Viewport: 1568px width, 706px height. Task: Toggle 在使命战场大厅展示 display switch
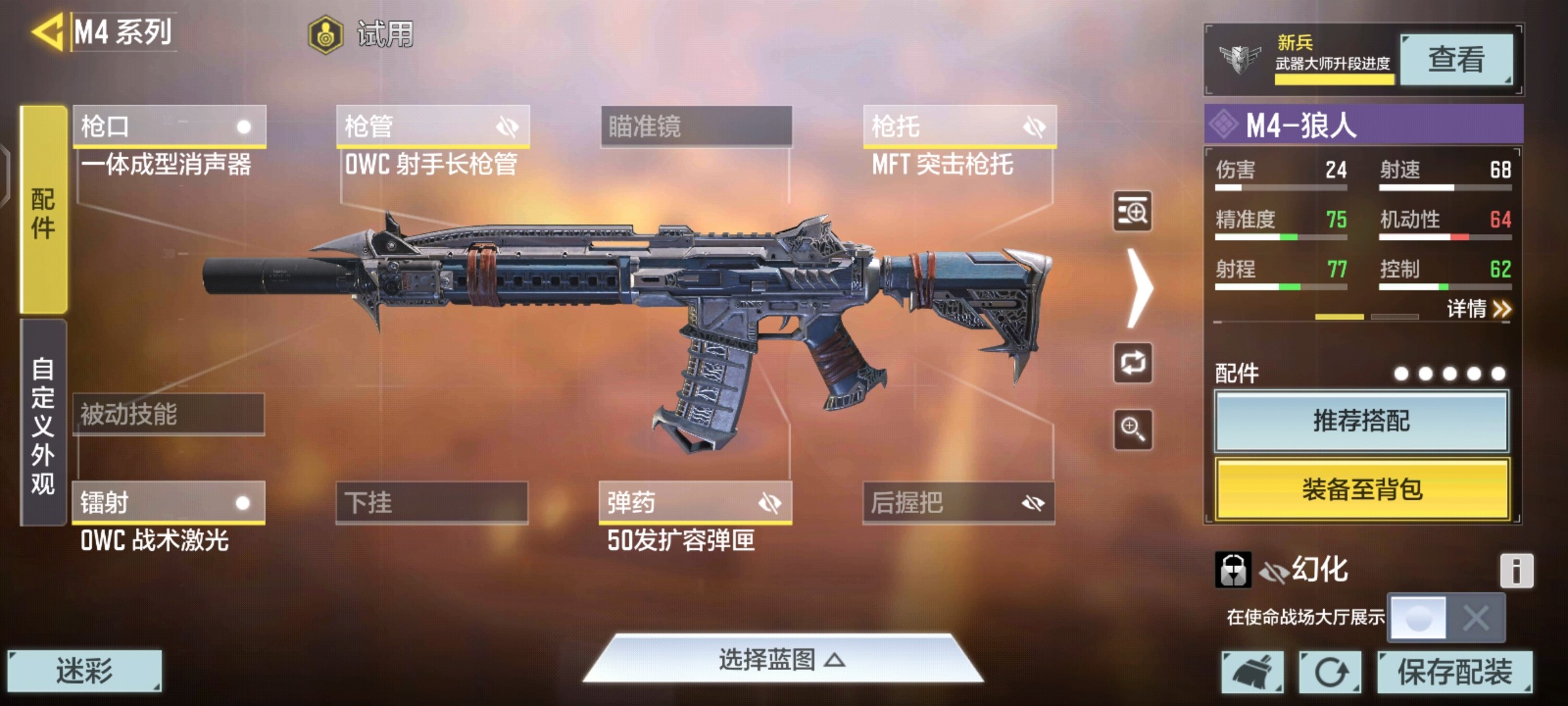(x=1446, y=617)
